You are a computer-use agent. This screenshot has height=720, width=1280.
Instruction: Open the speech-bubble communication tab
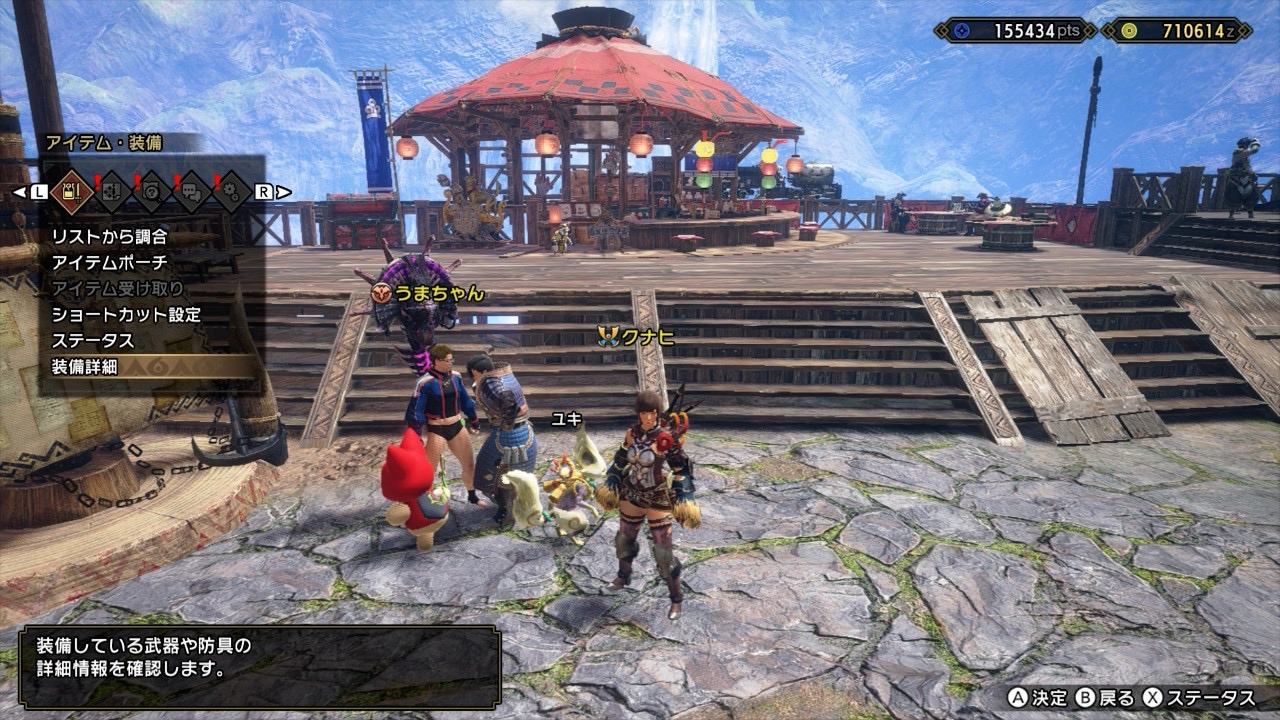tap(193, 190)
